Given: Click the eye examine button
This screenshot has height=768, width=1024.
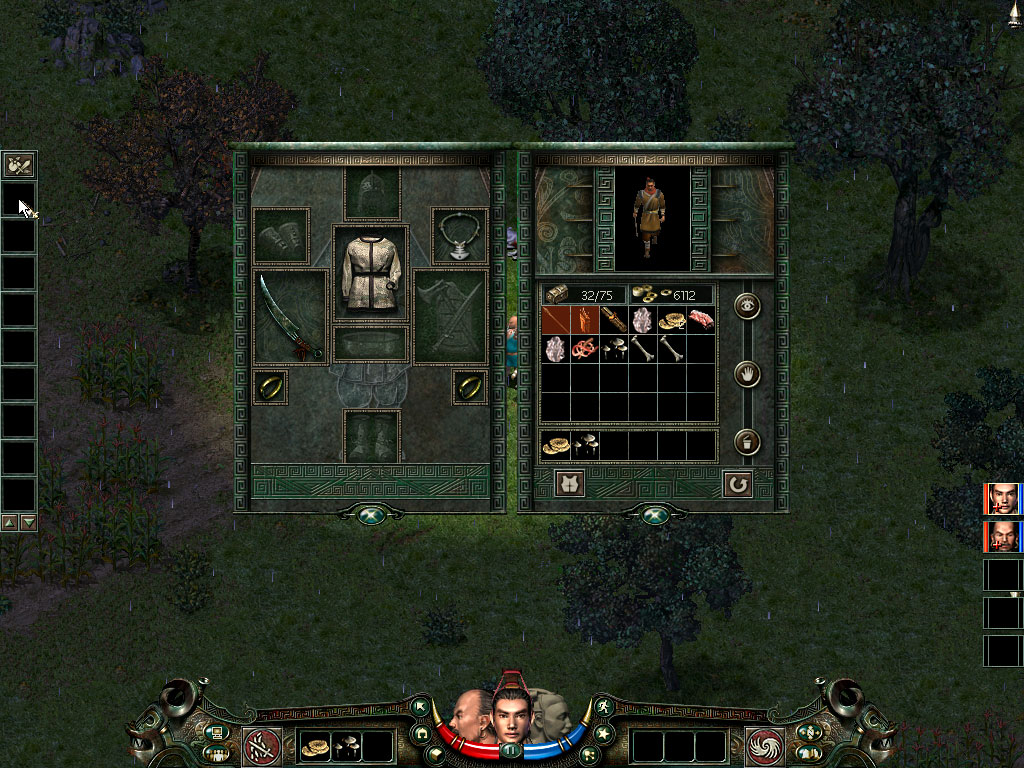Looking at the screenshot, I should click(747, 307).
